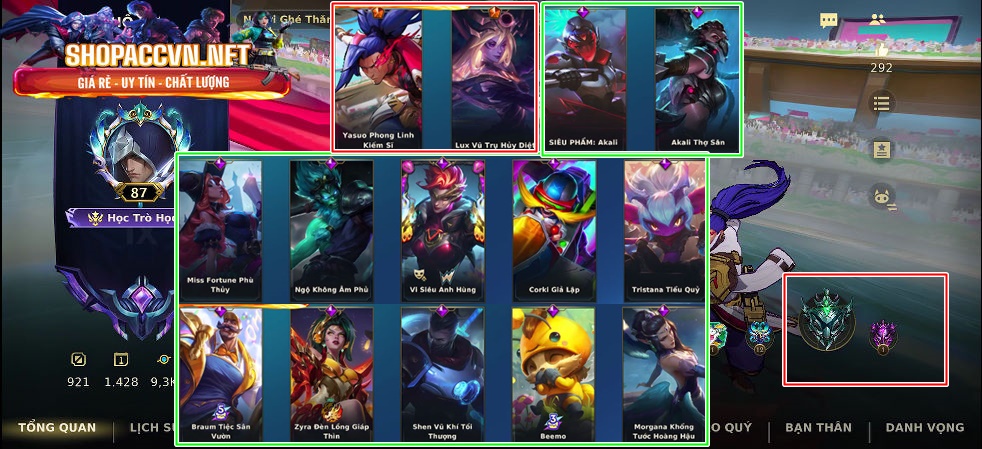Image resolution: width=982 pixels, height=449 pixels.
Task: Switch to the Danh Vọng tab
Action: coord(925,428)
